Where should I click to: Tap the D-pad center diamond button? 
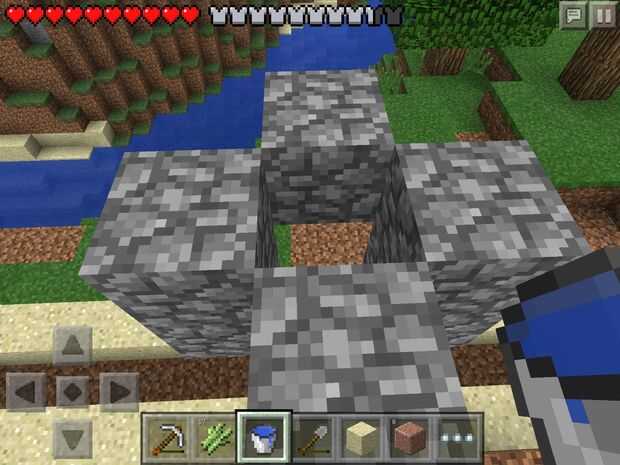click(72, 392)
